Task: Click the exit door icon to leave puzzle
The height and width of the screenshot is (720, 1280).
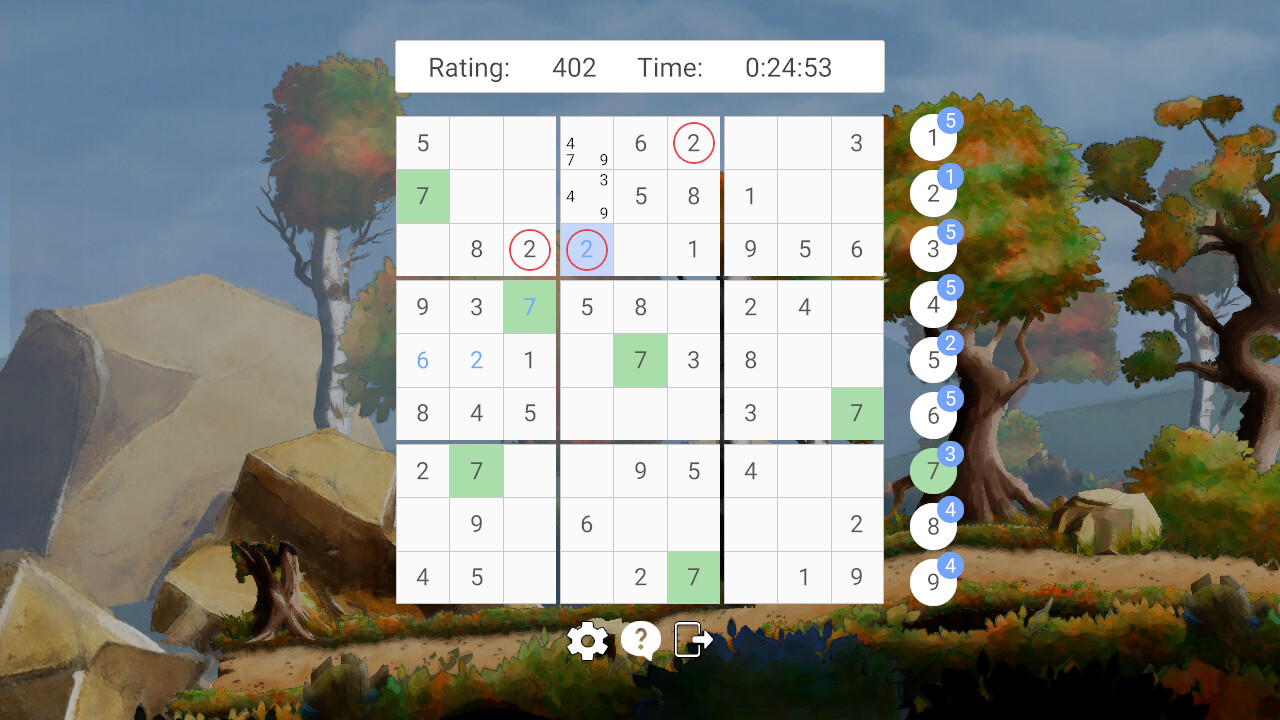Action: point(693,640)
